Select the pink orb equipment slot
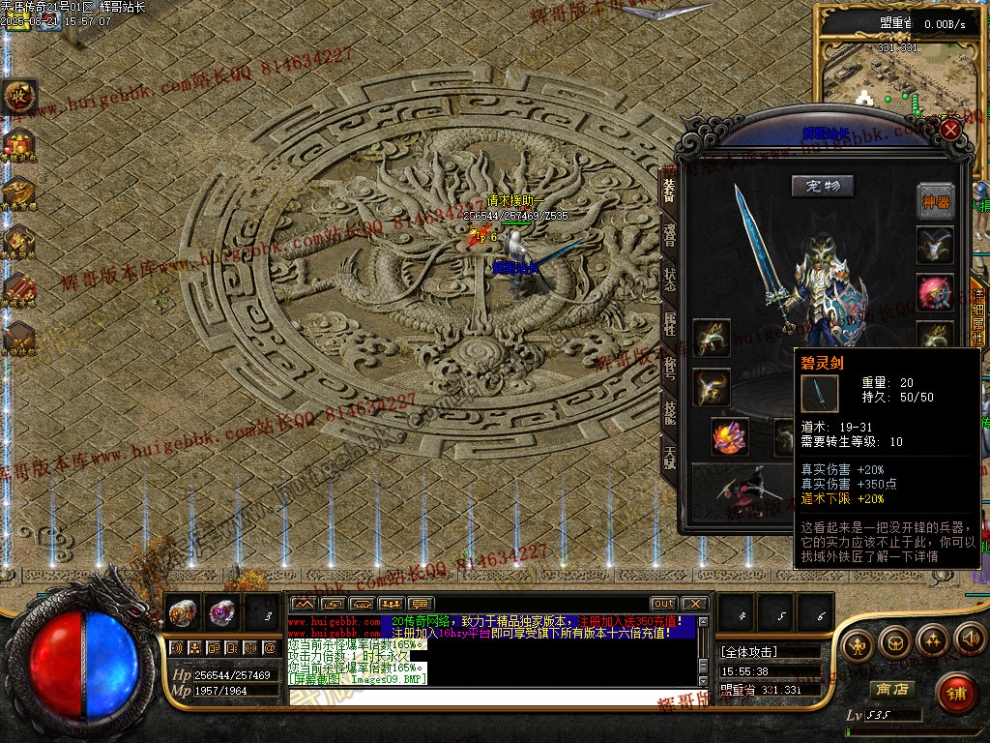Image resolution: width=990 pixels, height=743 pixels. point(935,292)
